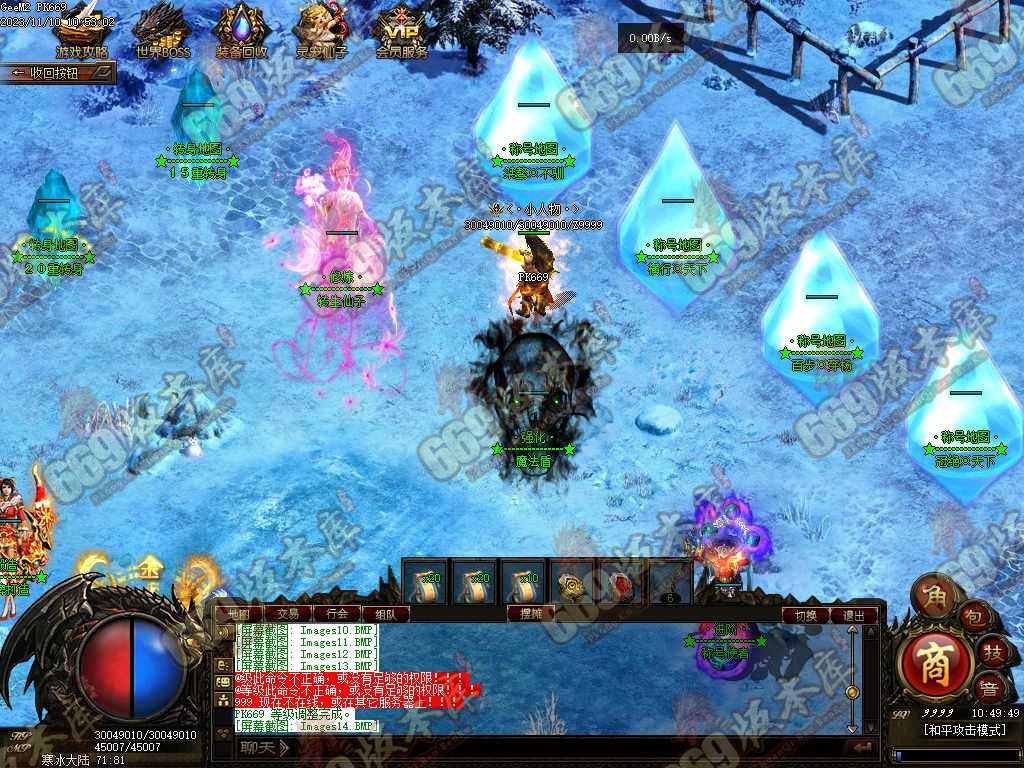Click the 切换 switch button
The width and height of the screenshot is (1024, 768).
[806, 616]
